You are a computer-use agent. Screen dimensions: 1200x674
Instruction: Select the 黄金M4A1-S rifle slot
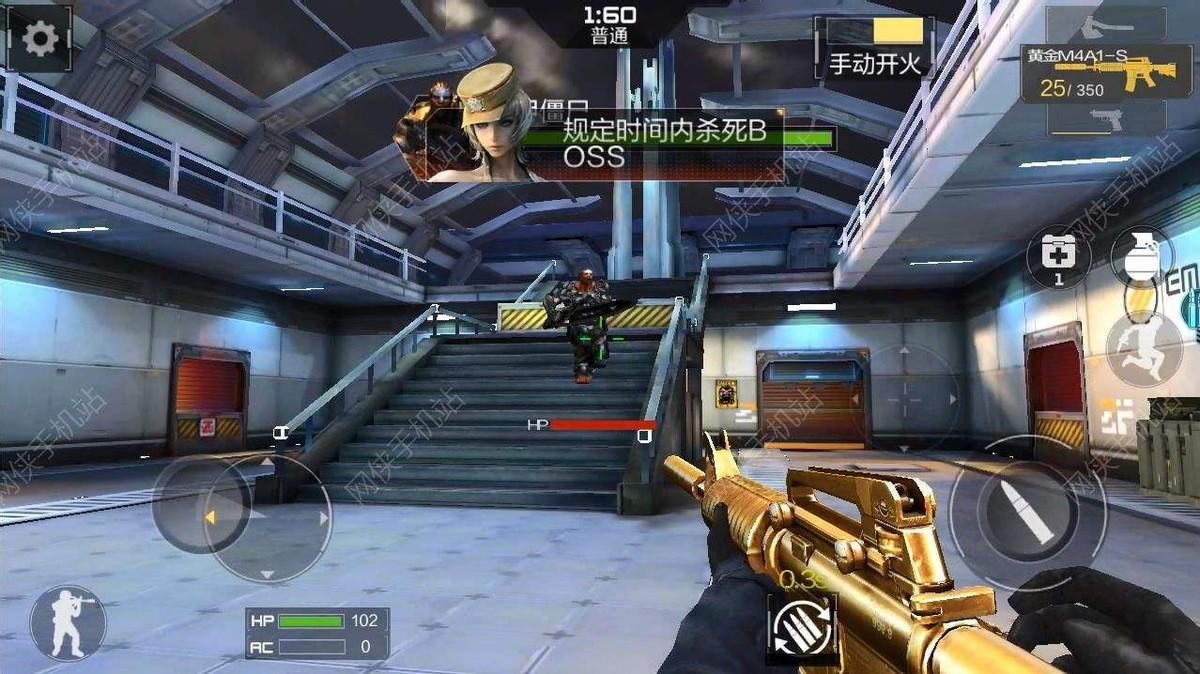[1107, 74]
